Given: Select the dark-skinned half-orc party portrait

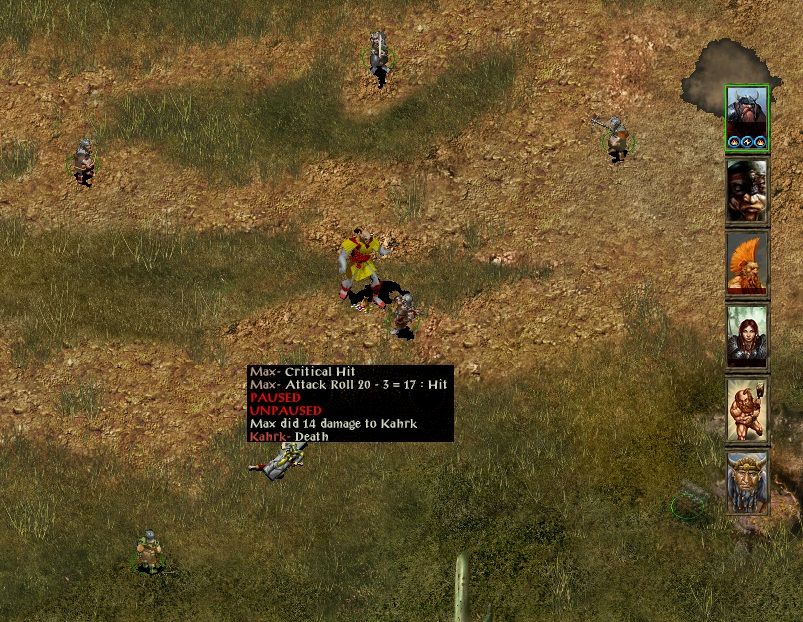Looking at the screenshot, I should point(746,190).
